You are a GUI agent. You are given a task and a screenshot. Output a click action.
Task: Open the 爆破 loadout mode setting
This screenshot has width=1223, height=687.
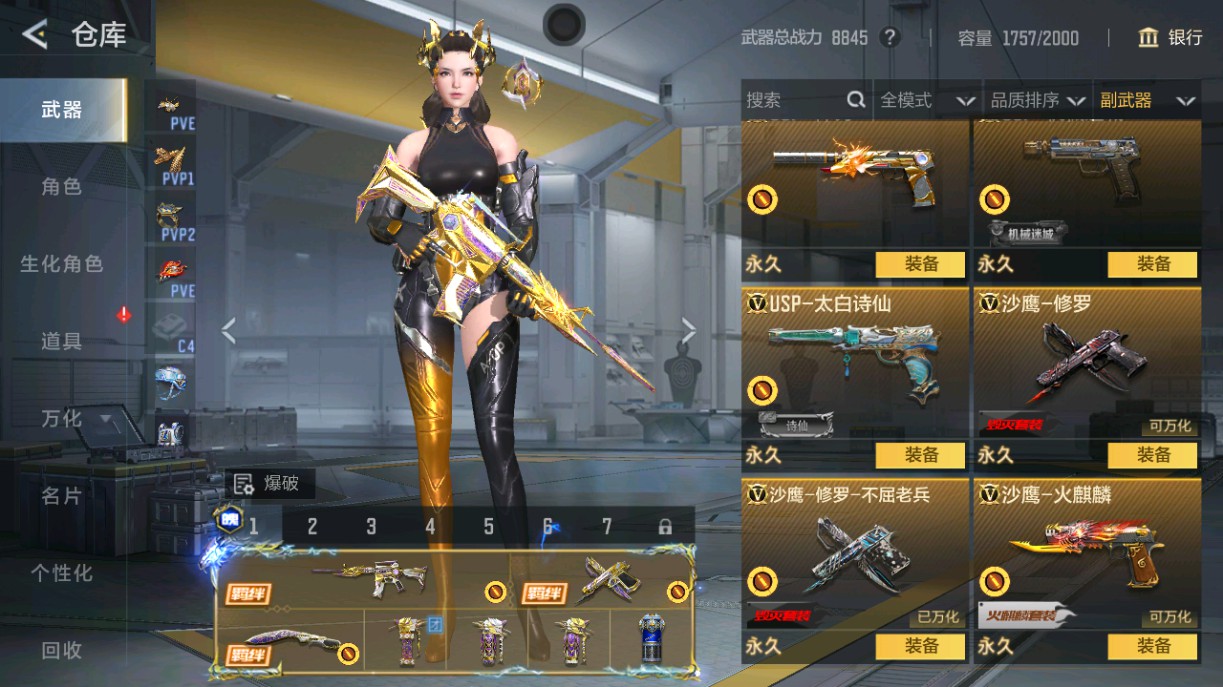tap(269, 484)
